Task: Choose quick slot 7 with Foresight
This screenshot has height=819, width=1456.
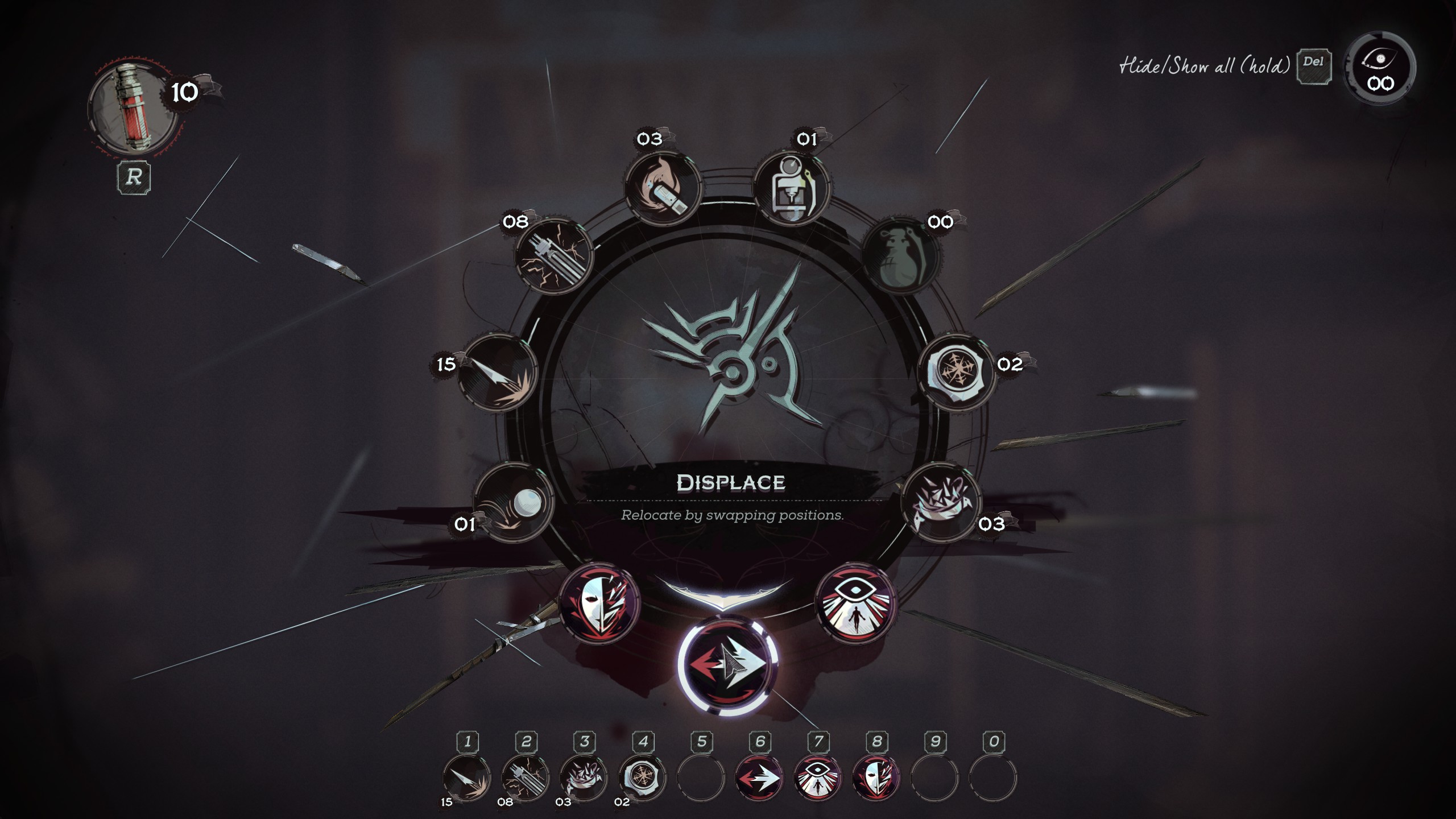Action: [x=818, y=777]
